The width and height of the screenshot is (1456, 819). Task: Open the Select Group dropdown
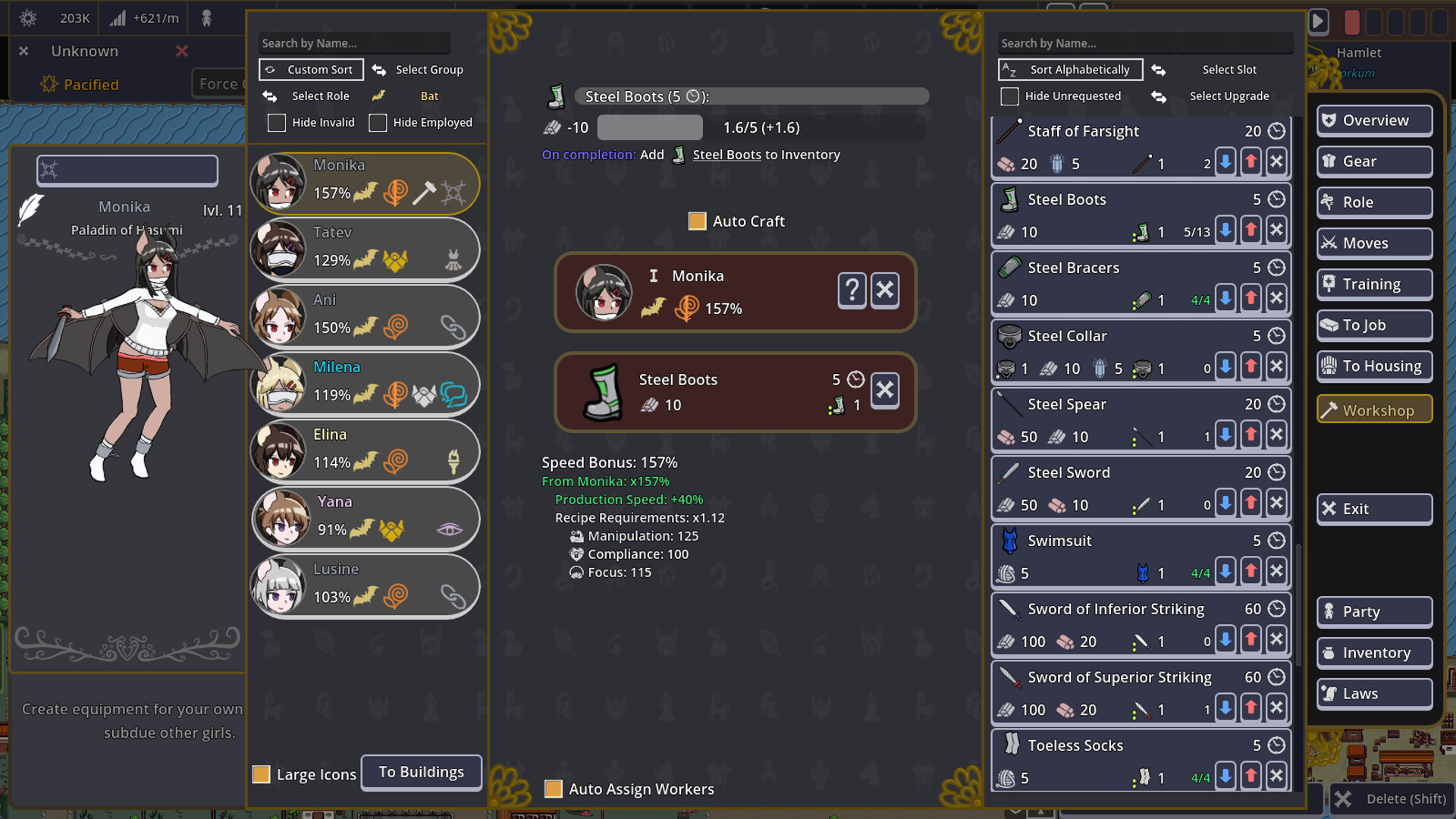point(428,69)
